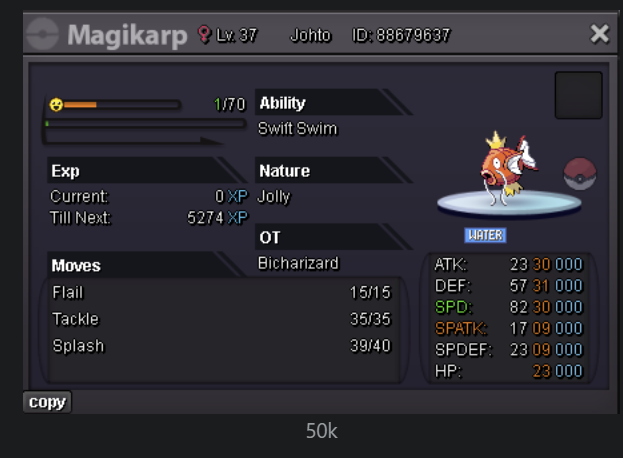Click the Water type badge
The height and width of the screenshot is (458, 623).
[485, 235]
